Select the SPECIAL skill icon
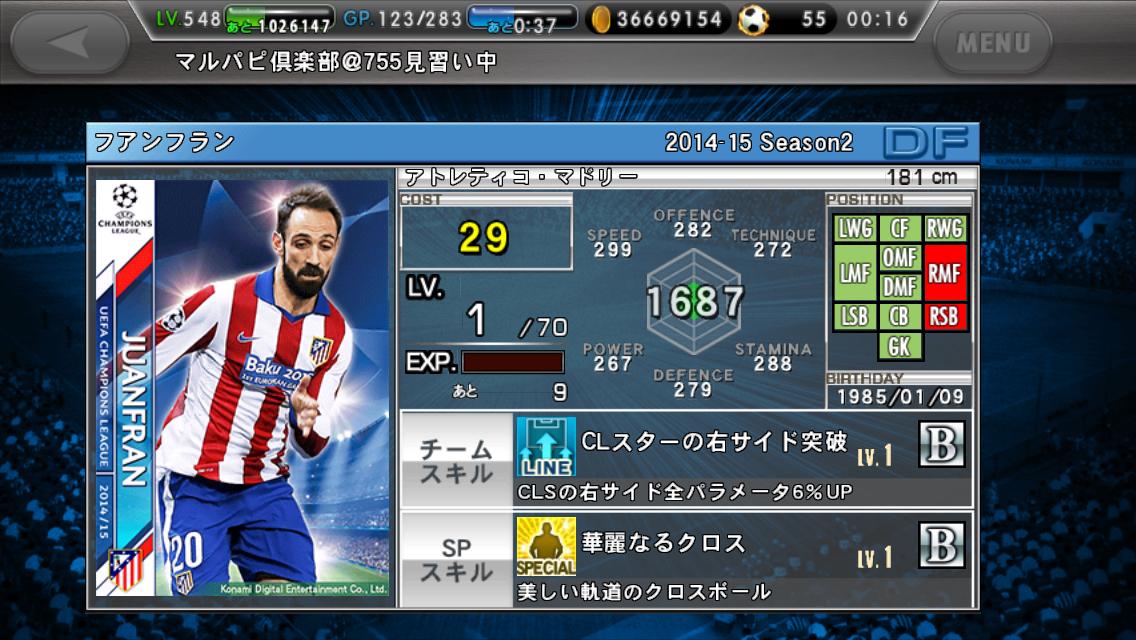Viewport: 1136px width, 640px height. click(x=546, y=546)
